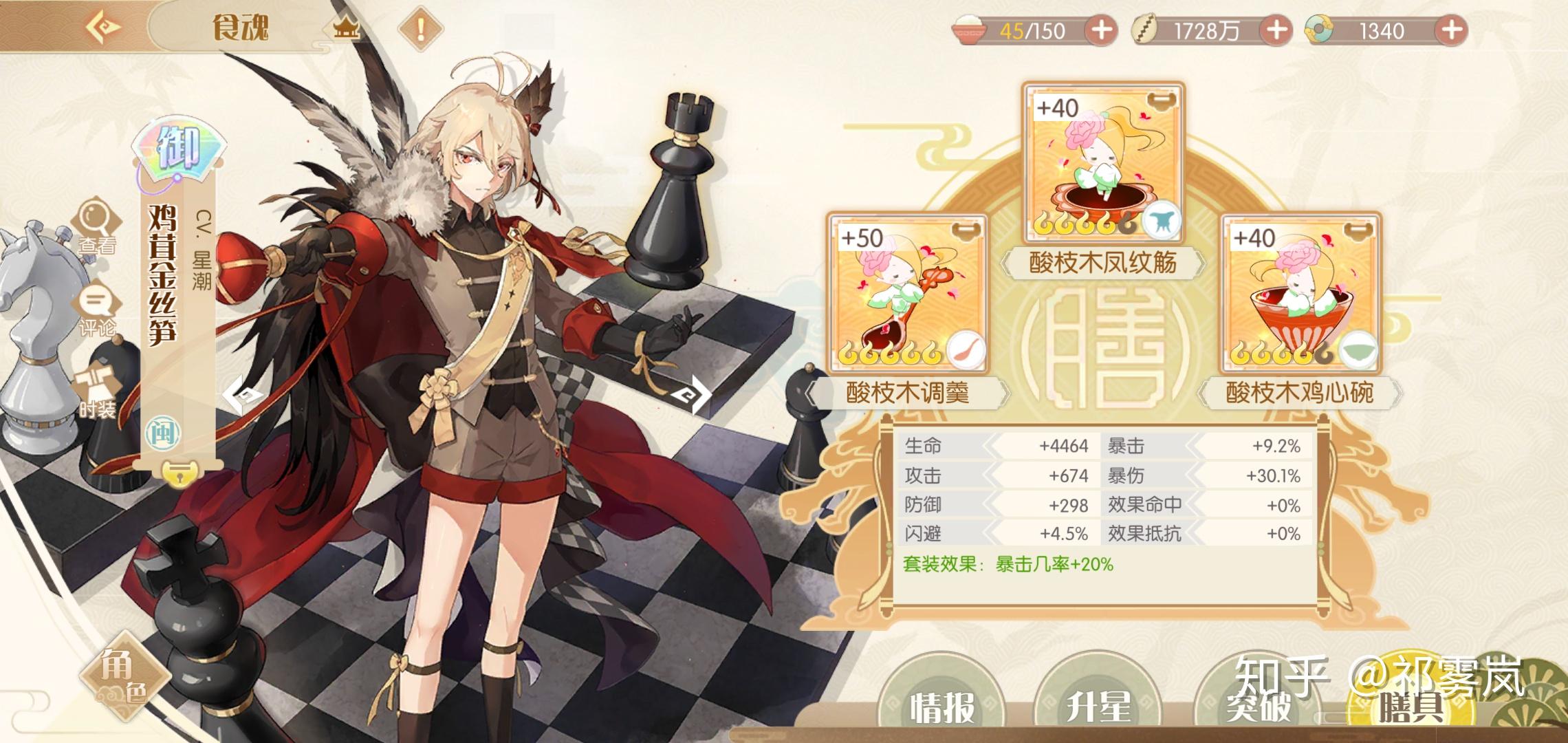Open the 时装 costume button
1568x743 pixels.
(x=97, y=393)
